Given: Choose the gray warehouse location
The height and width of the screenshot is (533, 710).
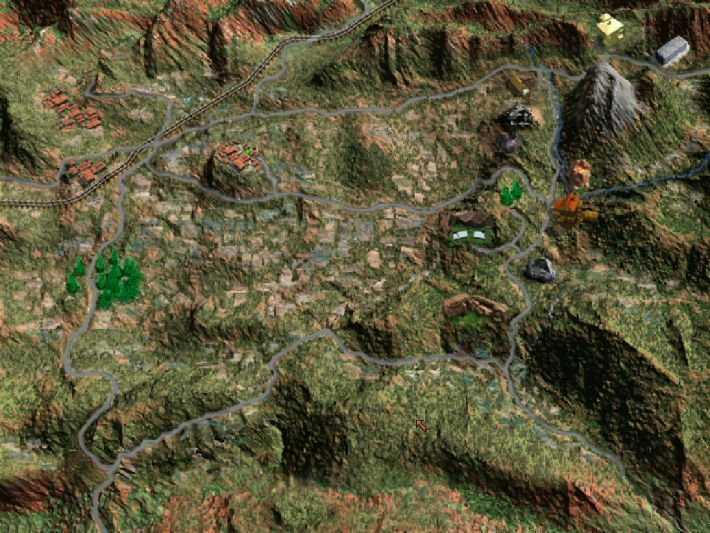Looking at the screenshot, I should pyautogui.click(x=672, y=49).
